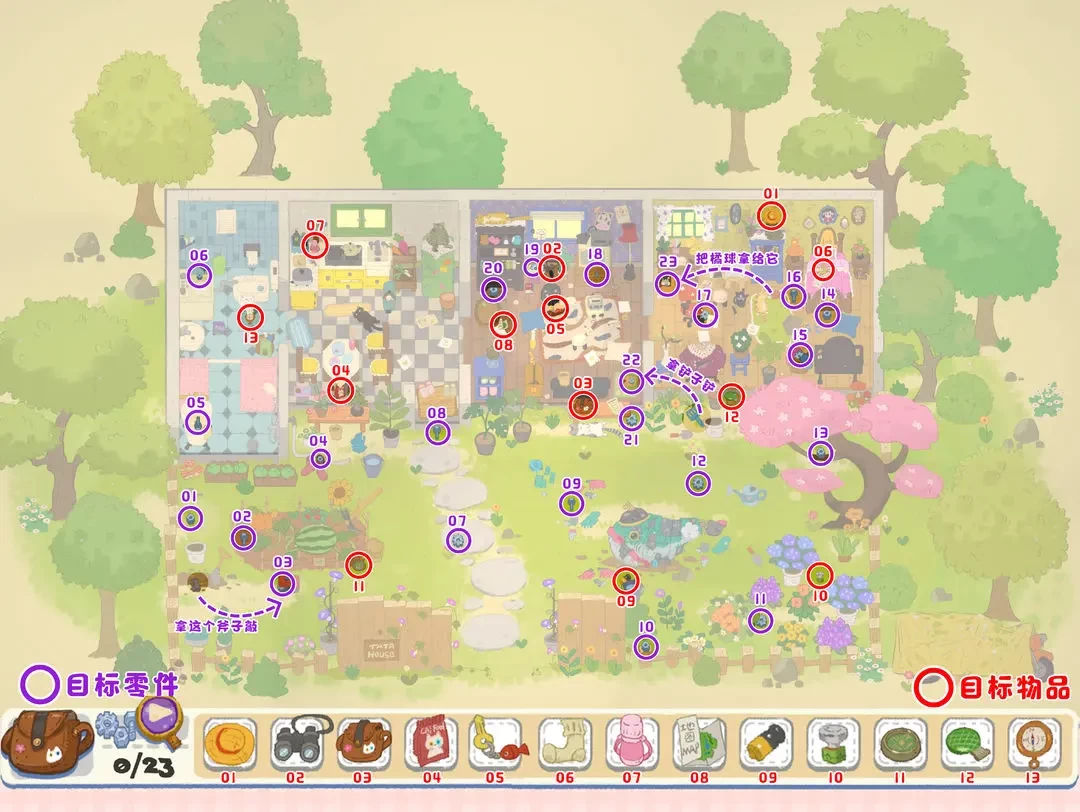Select the round green mosquito coil slot

(901, 744)
